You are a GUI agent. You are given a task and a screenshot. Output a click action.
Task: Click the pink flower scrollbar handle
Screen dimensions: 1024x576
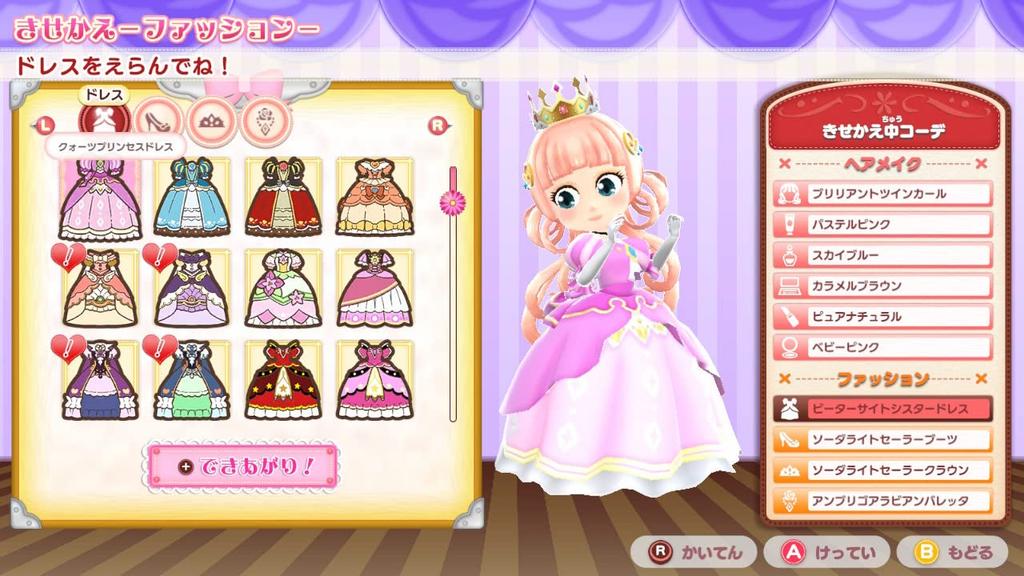pos(453,202)
